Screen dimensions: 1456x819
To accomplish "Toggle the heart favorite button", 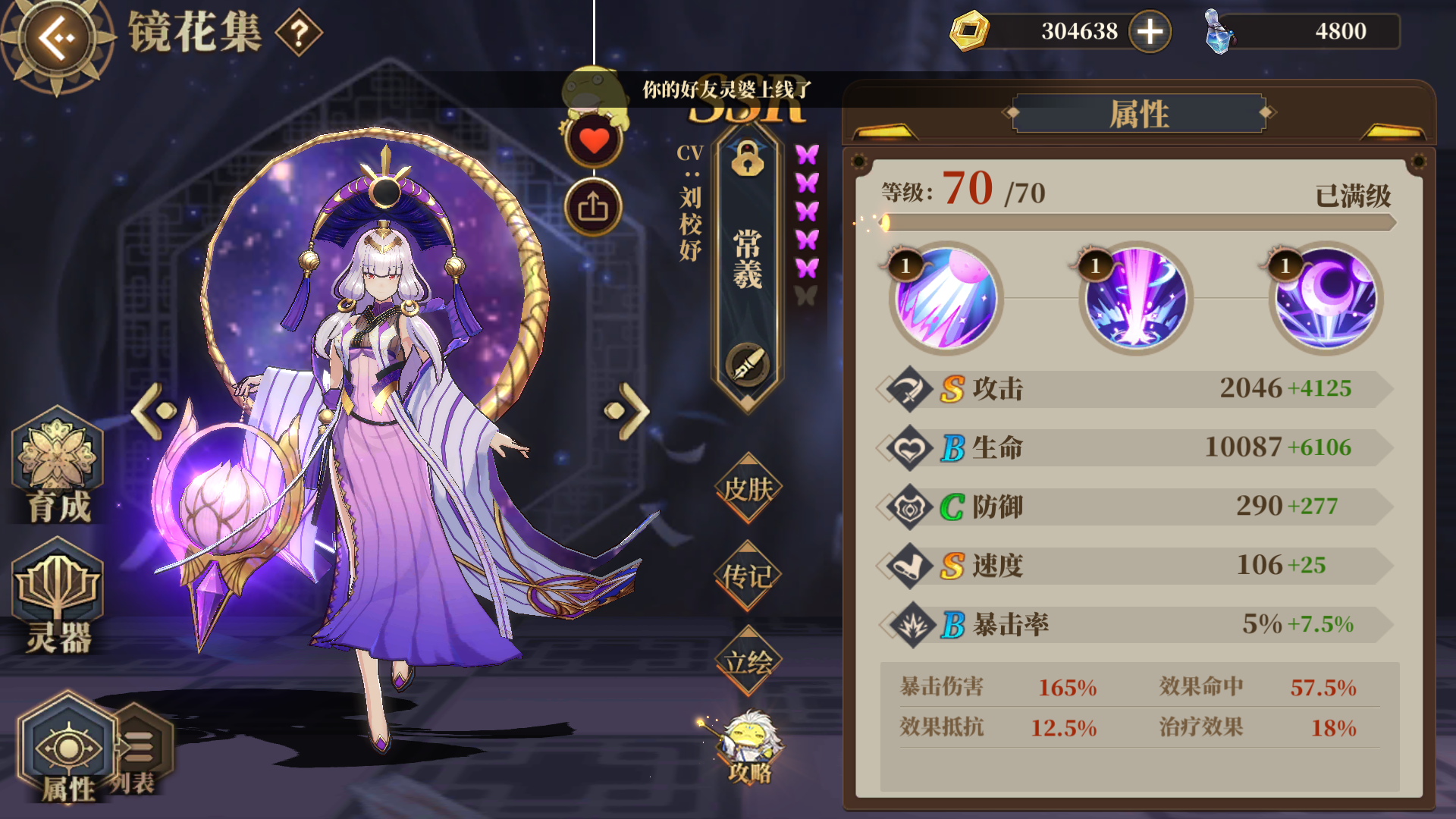I will 592,141.
